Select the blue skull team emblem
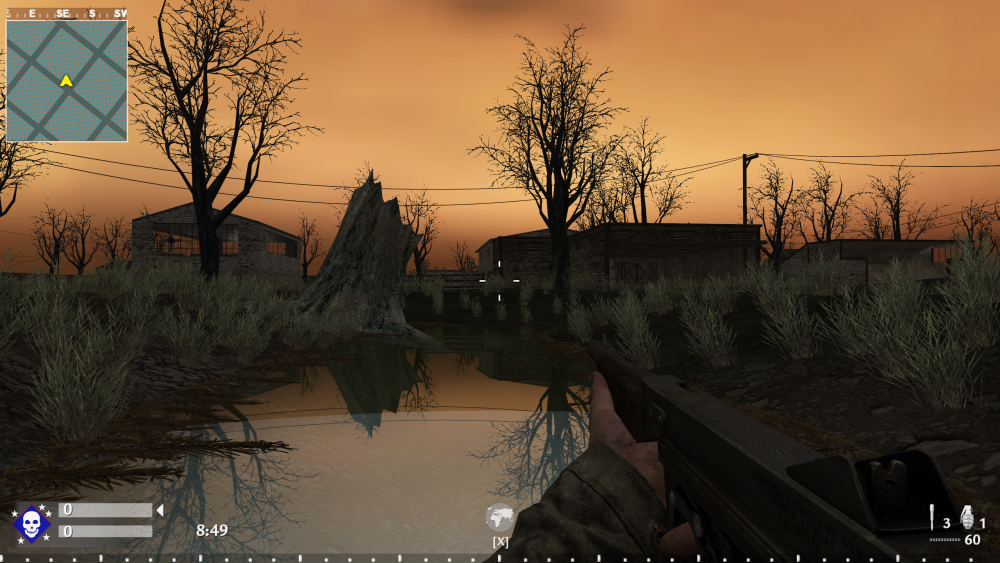This screenshot has height=563, width=1000. (x=31, y=523)
